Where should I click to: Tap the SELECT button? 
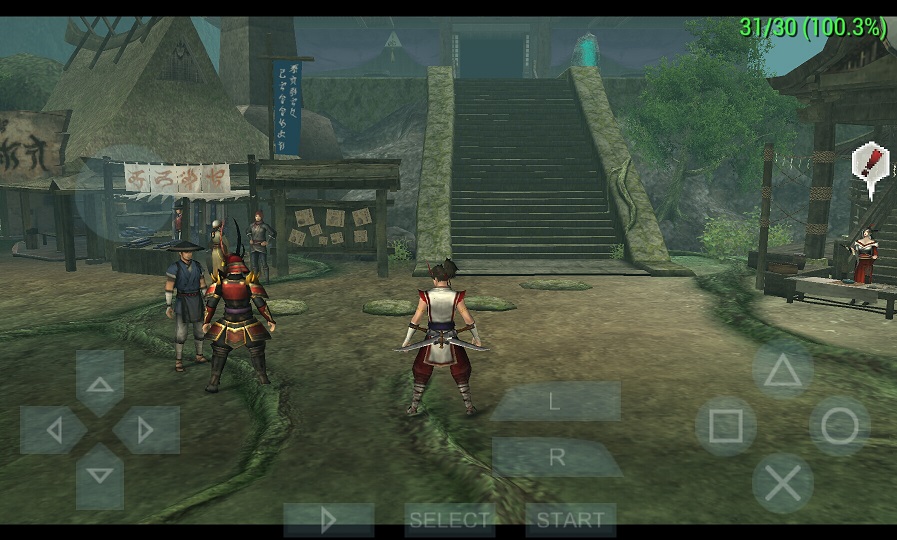click(450, 520)
